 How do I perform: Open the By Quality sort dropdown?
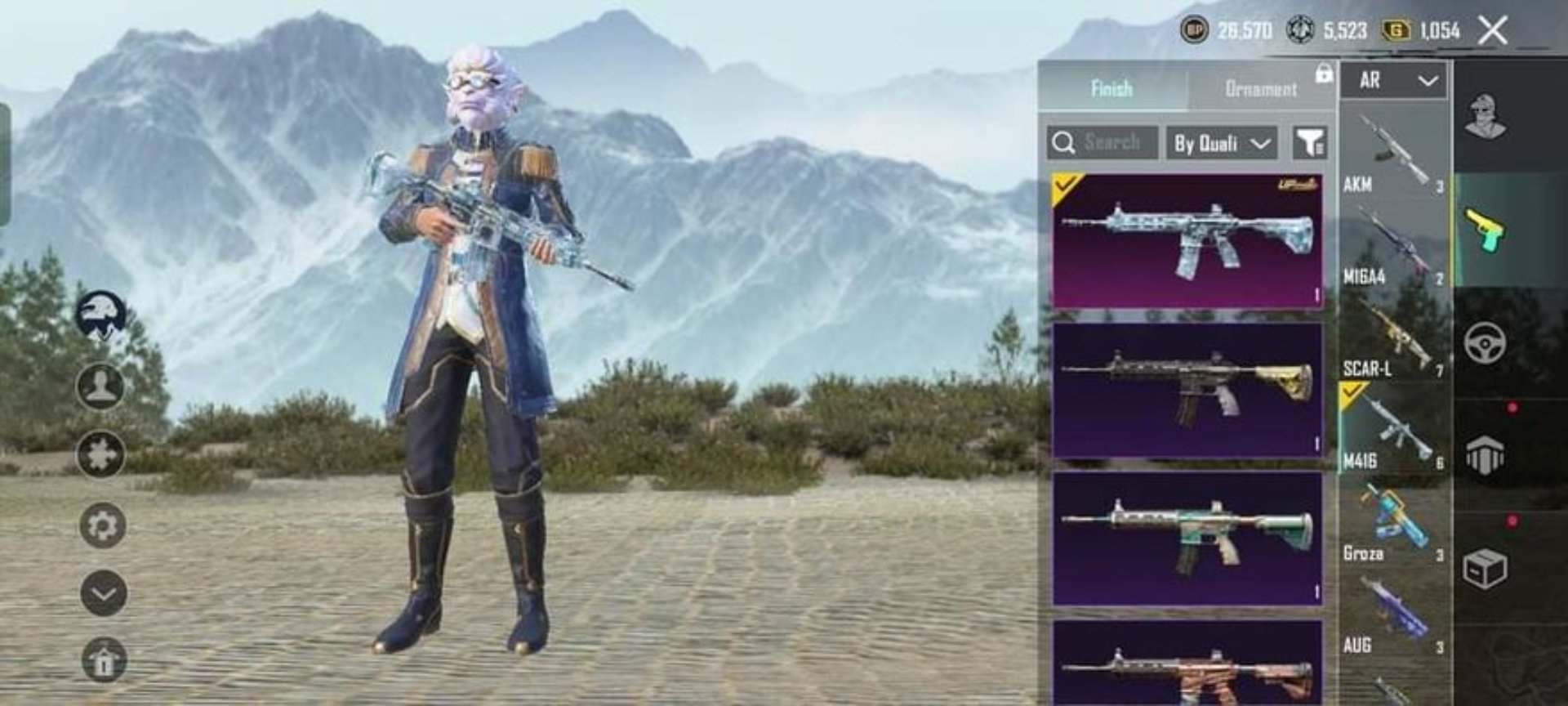pyautogui.click(x=1221, y=143)
